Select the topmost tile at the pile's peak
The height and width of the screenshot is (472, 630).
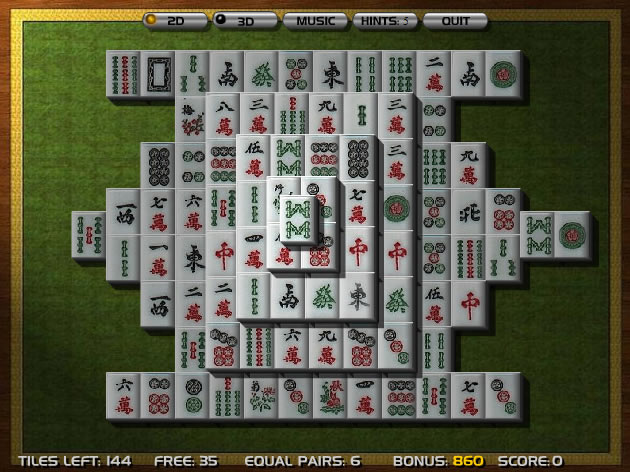point(297,217)
